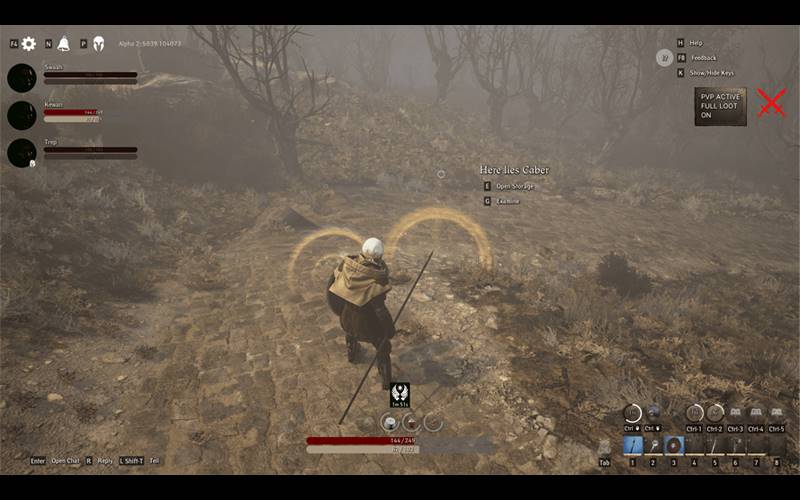Select party member Swash's portrait
800x500 pixels.
22,78
